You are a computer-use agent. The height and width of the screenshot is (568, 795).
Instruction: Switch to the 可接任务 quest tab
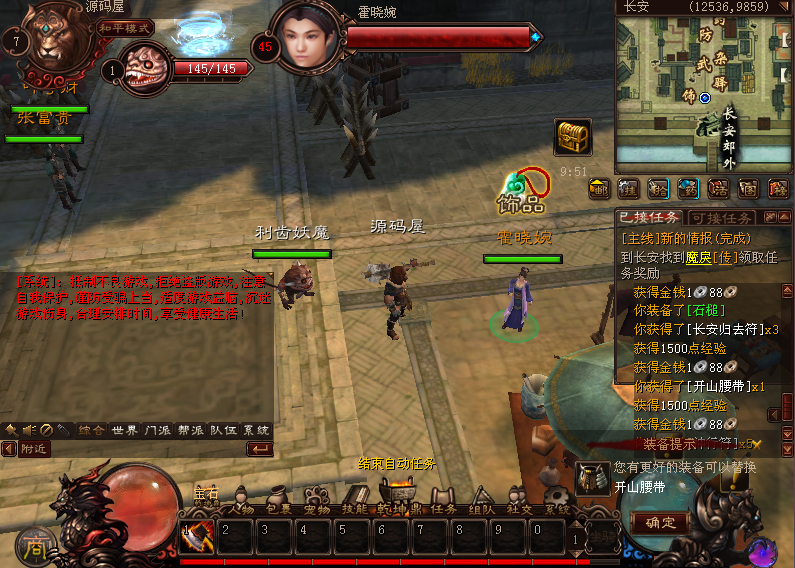tap(722, 218)
